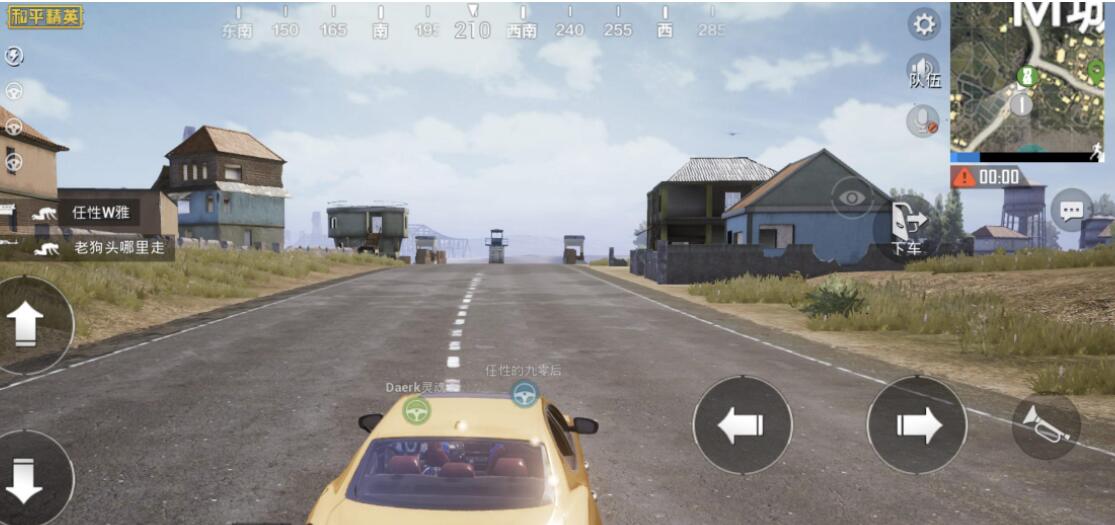Honk the car horn
Viewport: 1115px width, 525px height.
click(x=1046, y=425)
